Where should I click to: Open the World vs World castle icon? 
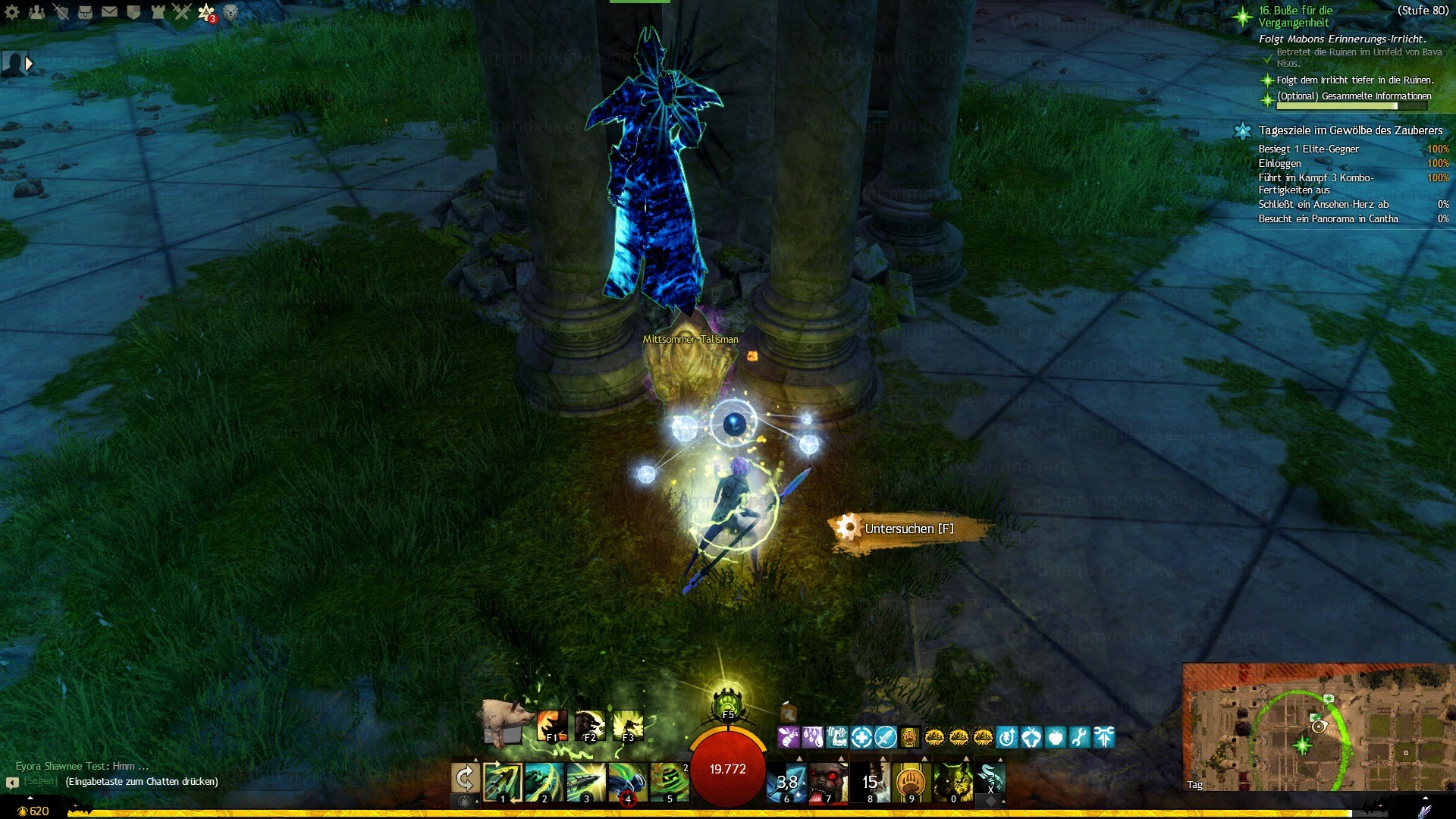point(158,12)
